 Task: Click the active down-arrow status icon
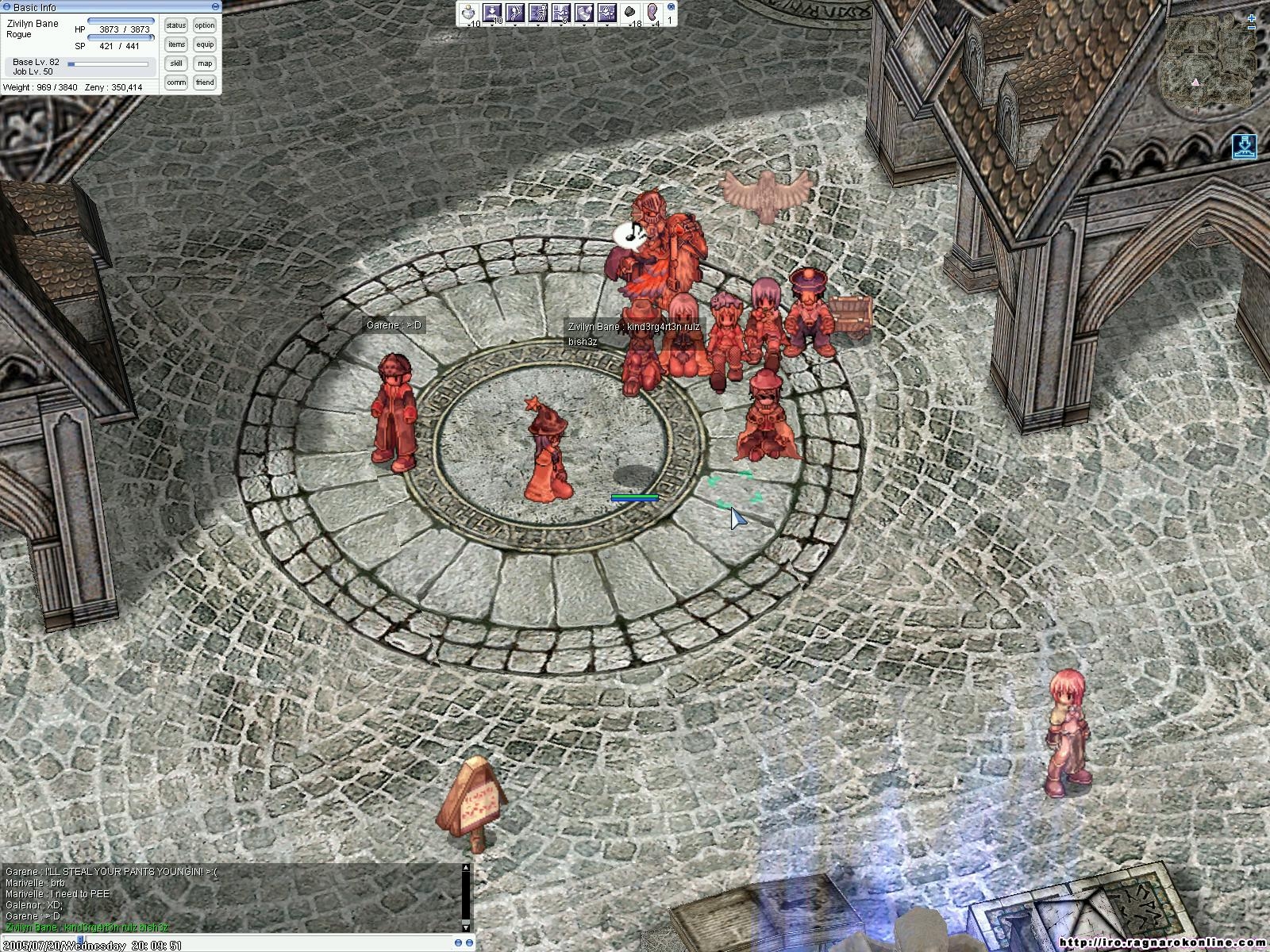[x=1242, y=146]
